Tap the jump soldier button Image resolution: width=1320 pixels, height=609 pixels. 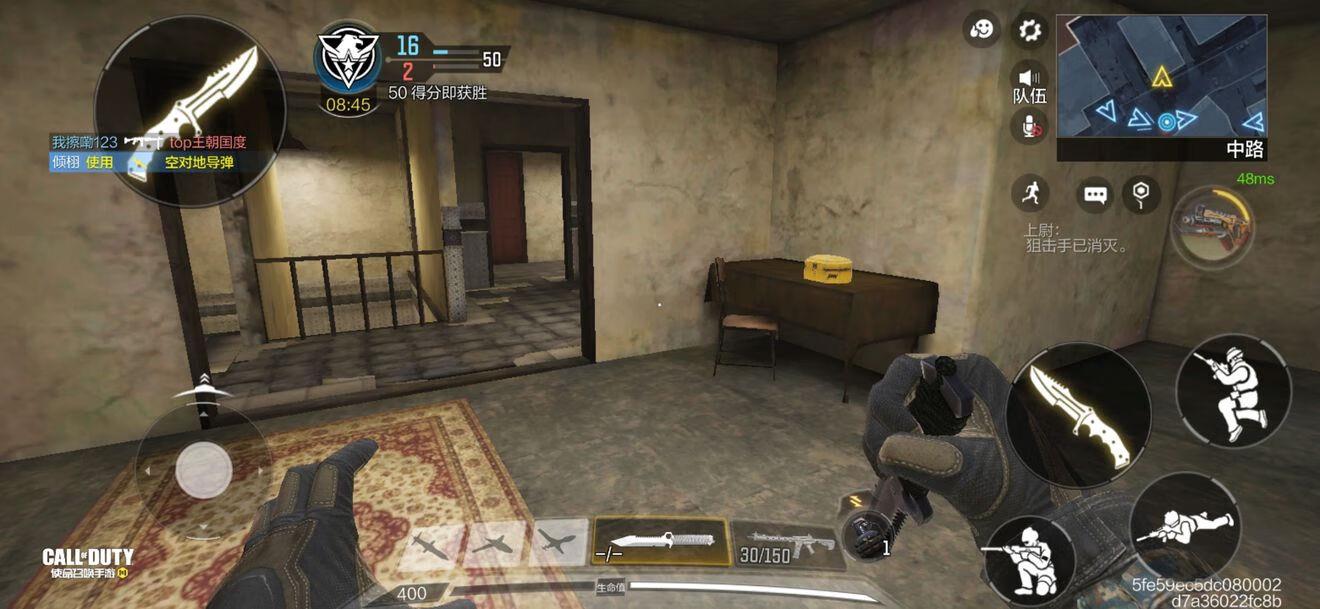tap(1232, 389)
